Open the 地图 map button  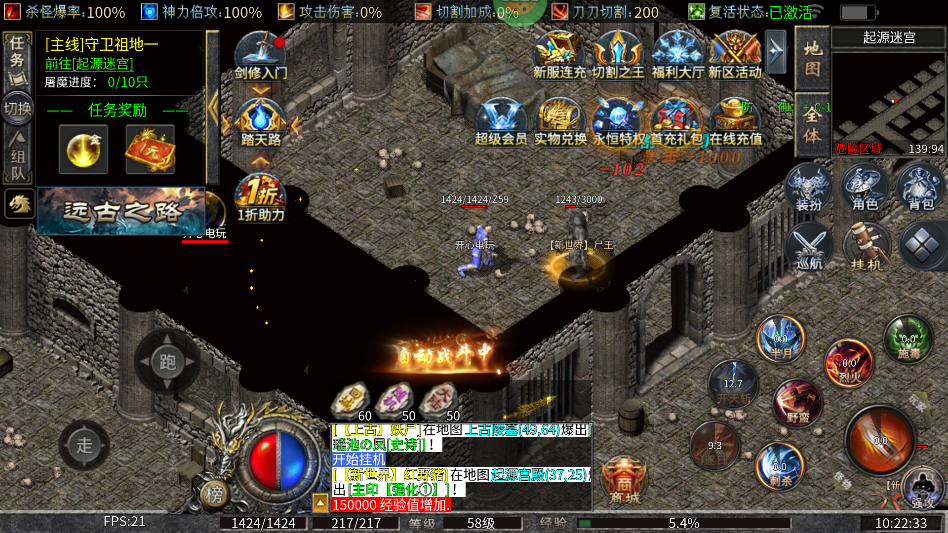(812, 58)
